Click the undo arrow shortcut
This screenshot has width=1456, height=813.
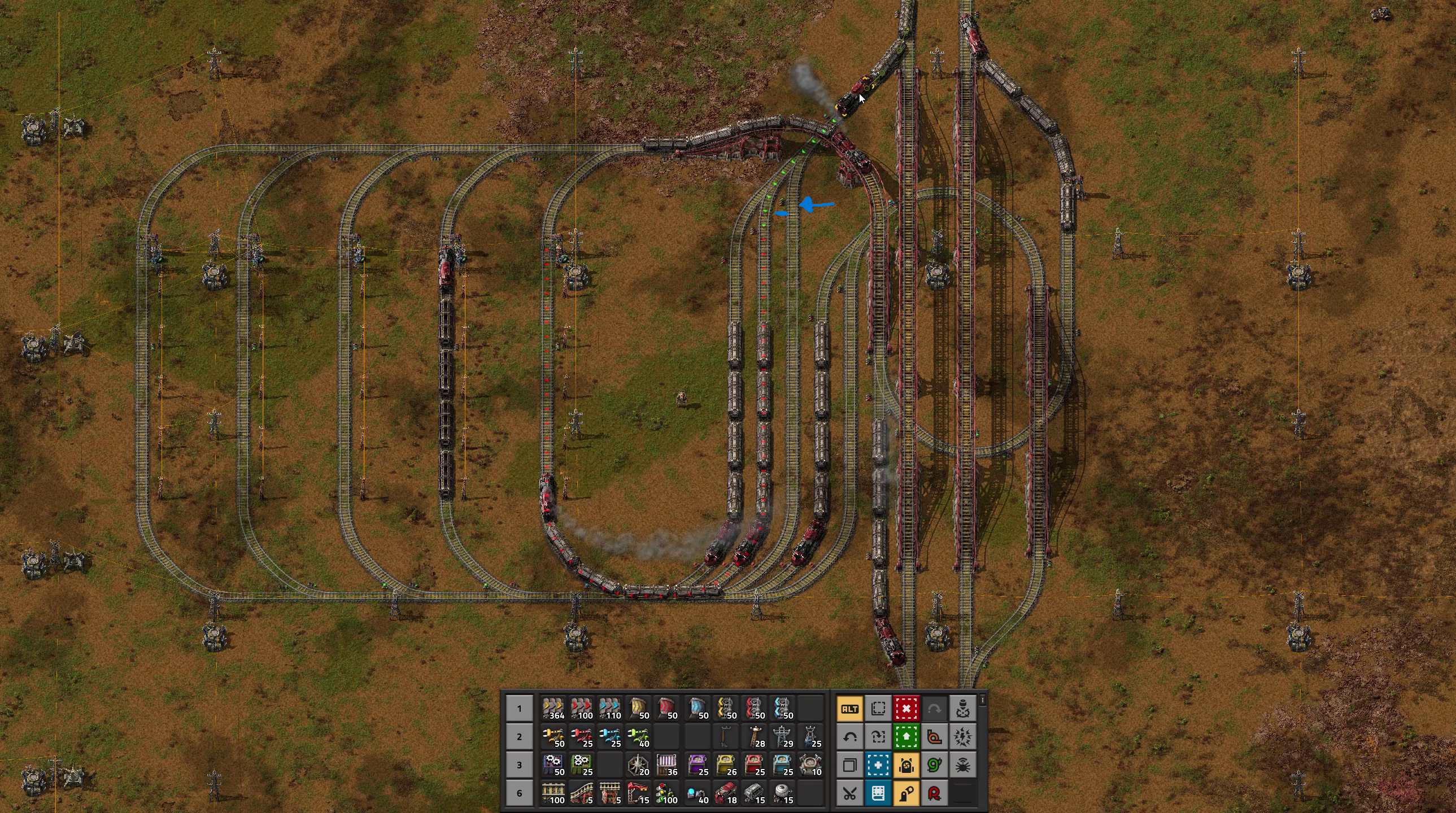(849, 737)
